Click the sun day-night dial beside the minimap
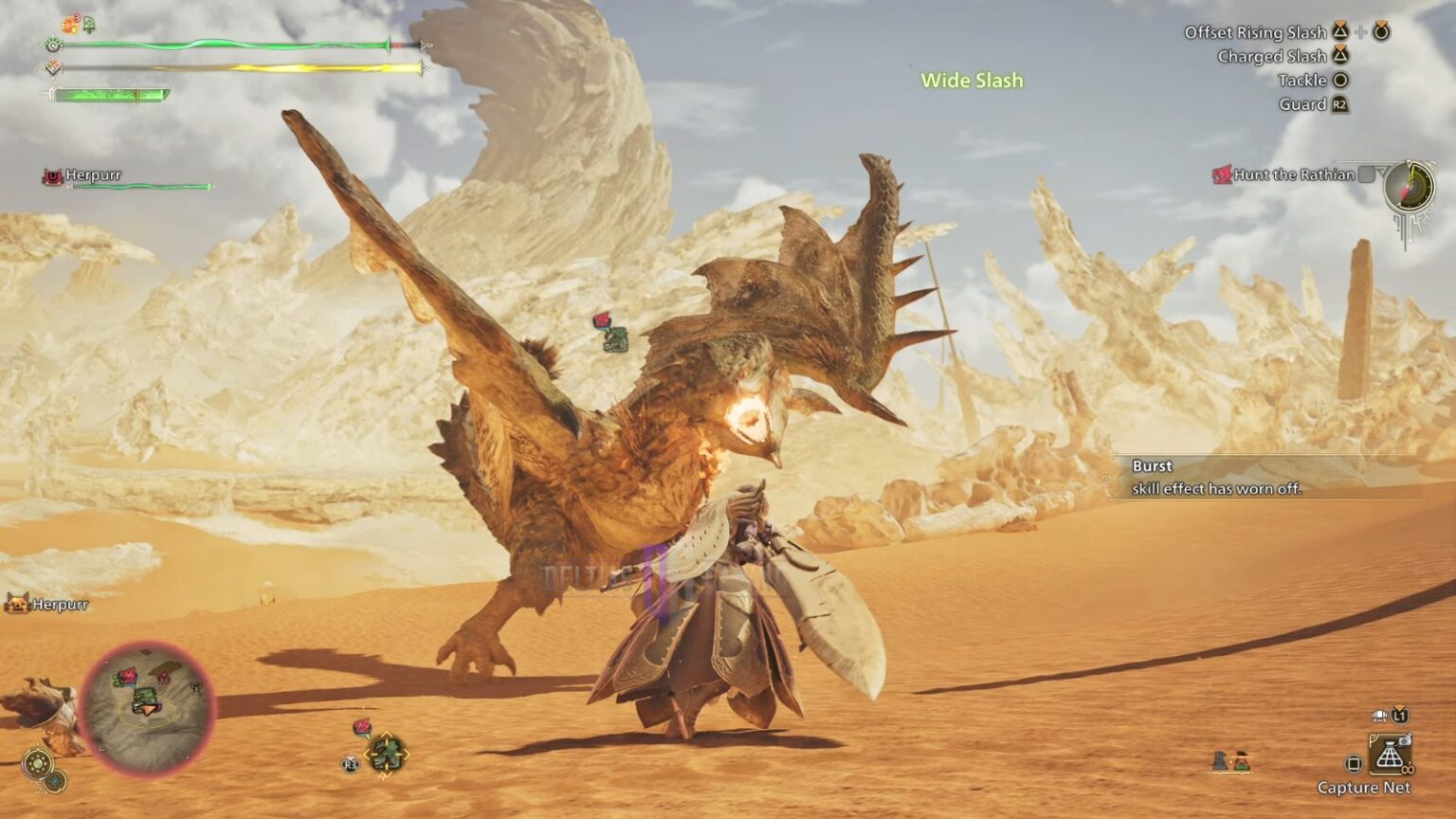The width and height of the screenshot is (1456, 819). 38,761
